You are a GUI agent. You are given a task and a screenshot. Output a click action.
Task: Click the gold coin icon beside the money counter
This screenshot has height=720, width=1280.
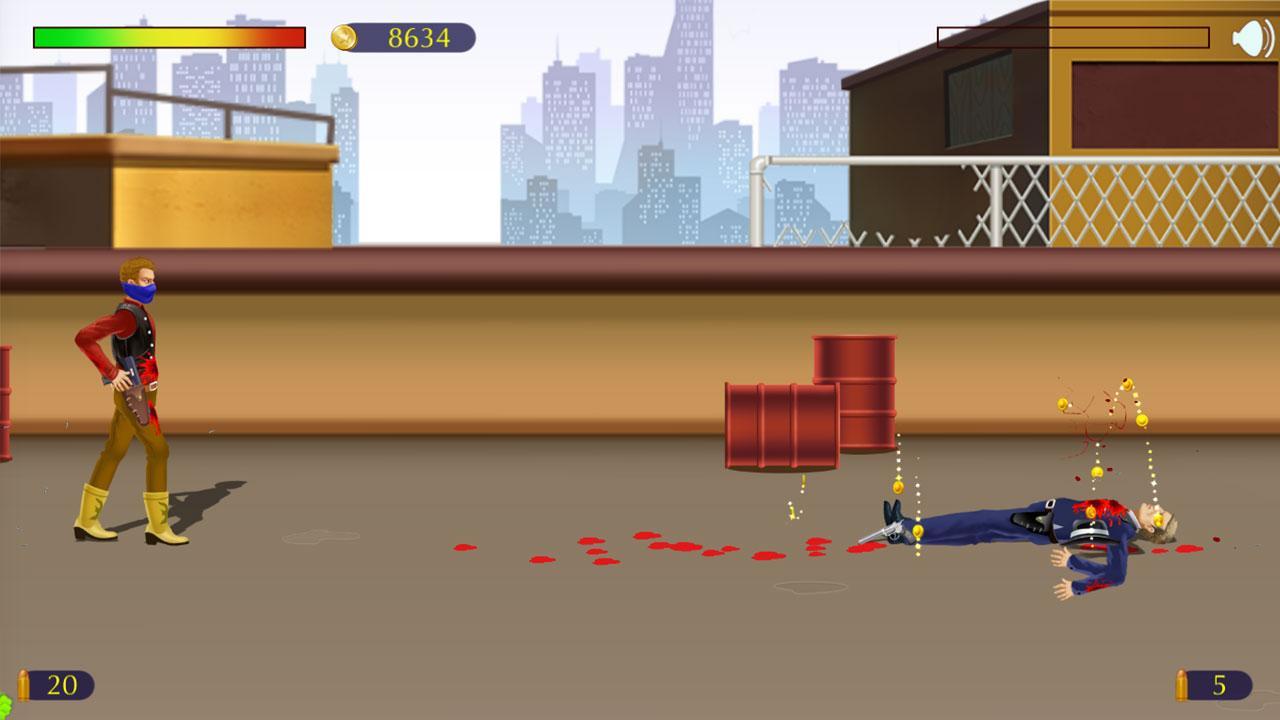pos(343,36)
